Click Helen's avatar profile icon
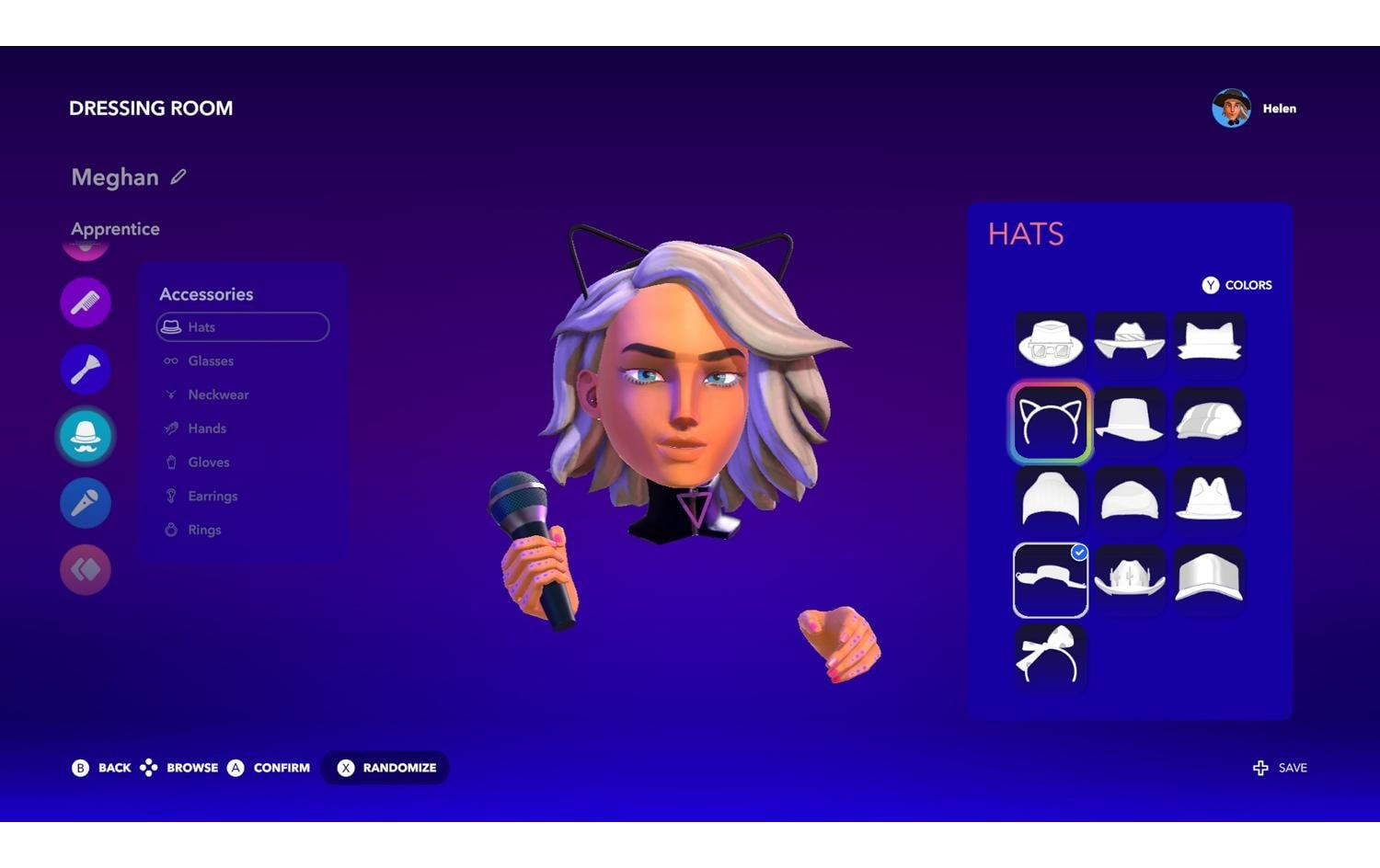1380x868 pixels. 1230,108
